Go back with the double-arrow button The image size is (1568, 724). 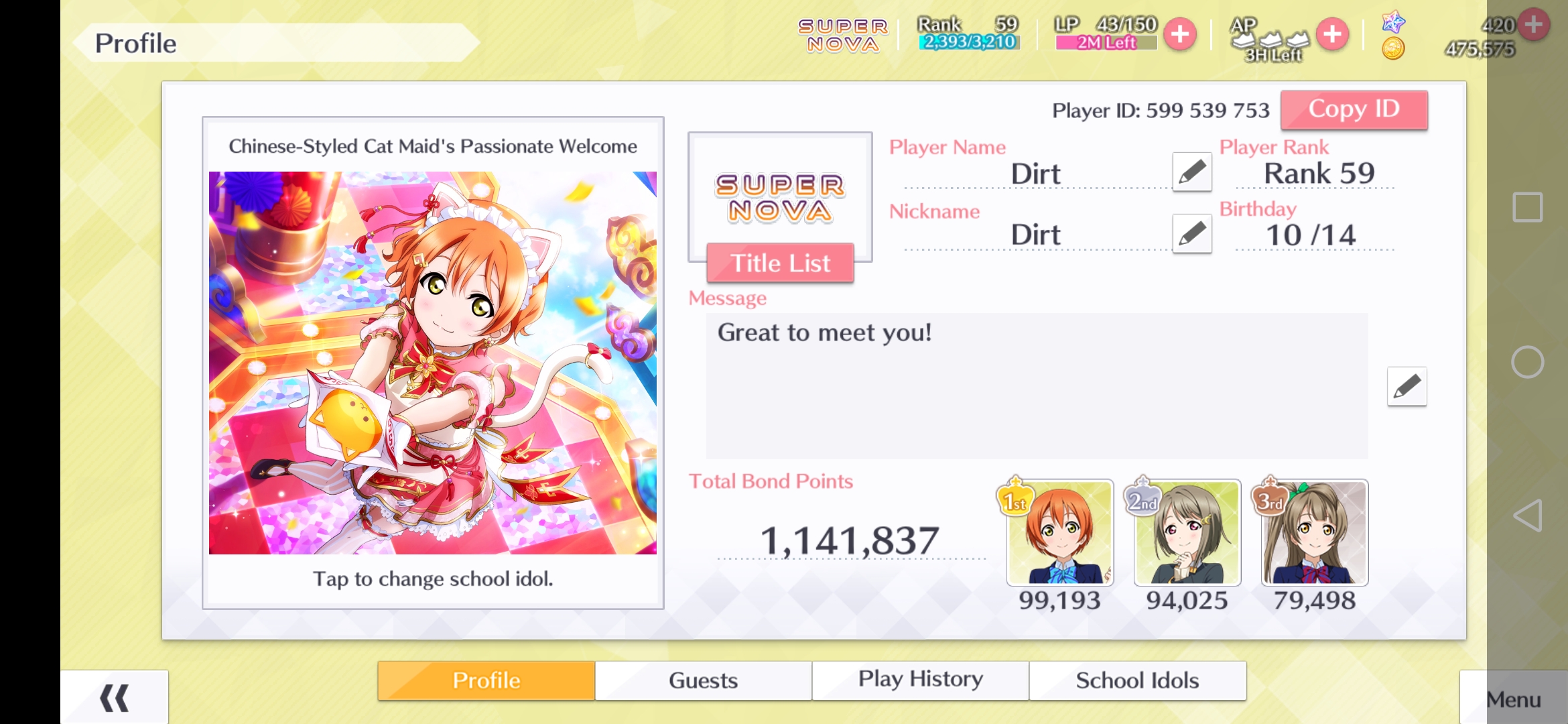114,698
